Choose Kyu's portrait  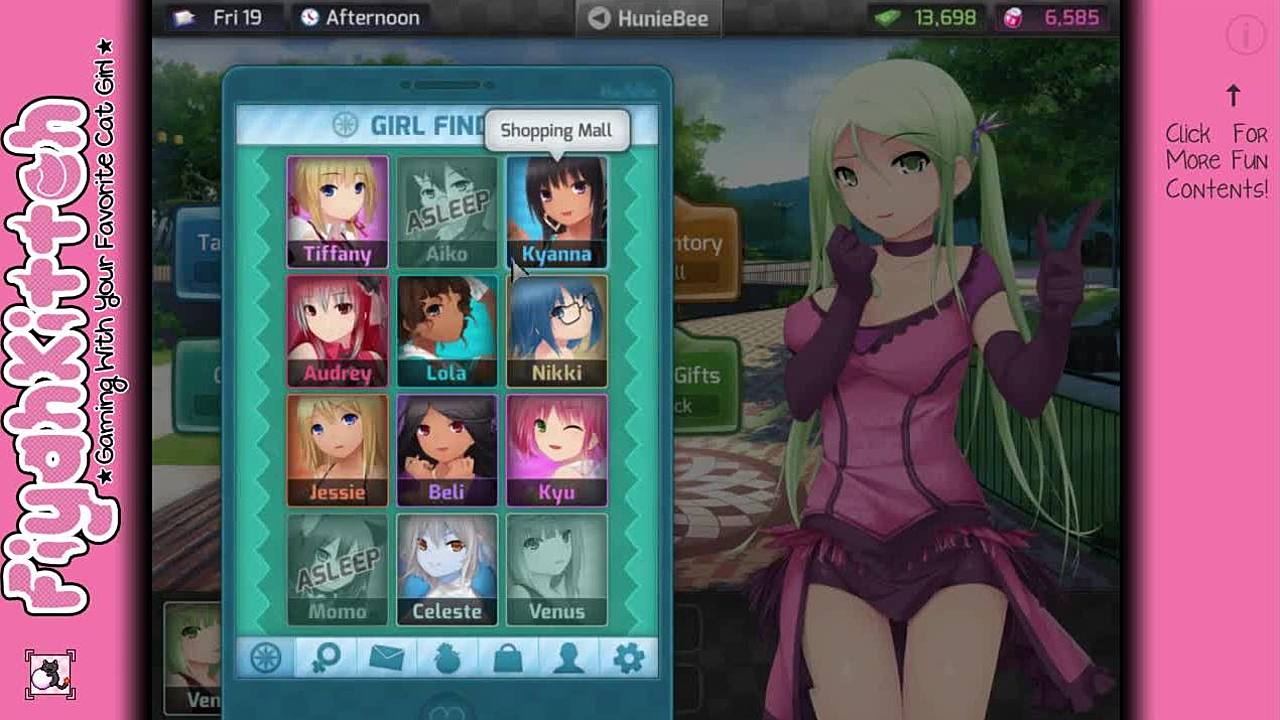pos(556,450)
